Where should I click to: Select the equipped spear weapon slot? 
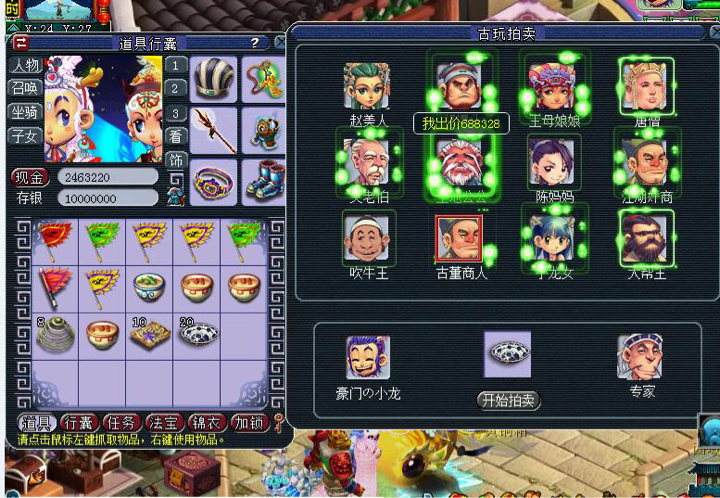tap(213, 127)
